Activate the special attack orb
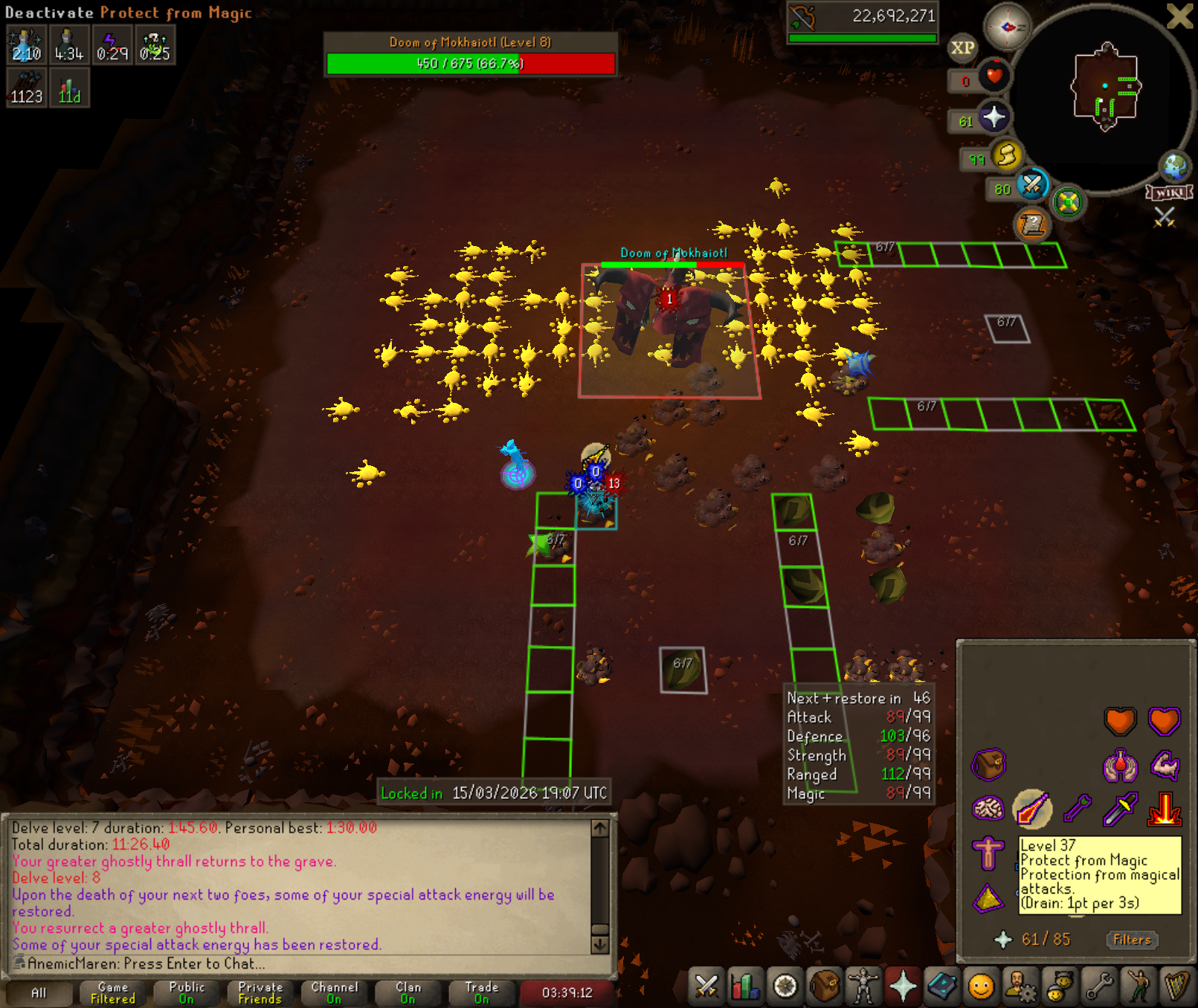The height and width of the screenshot is (1008, 1198). coord(1032,185)
